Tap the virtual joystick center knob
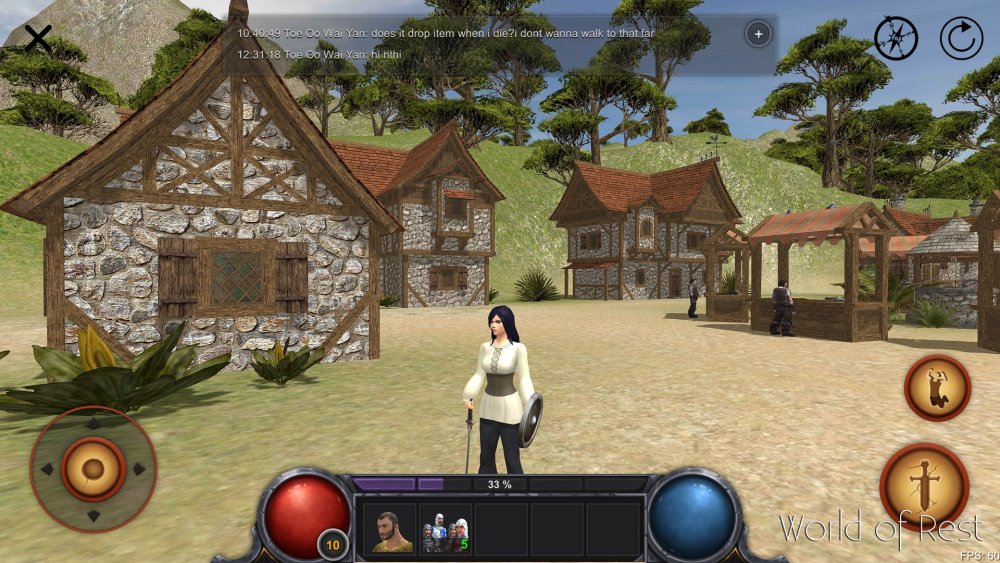Viewport: 1000px width, 563px height. (x=93, y=468)
